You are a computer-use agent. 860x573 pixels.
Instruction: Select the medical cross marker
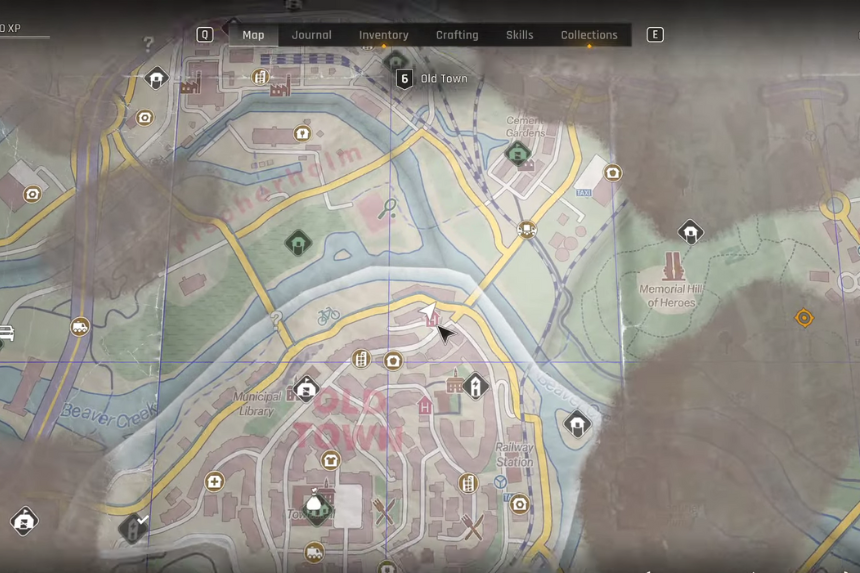[214, 482]
